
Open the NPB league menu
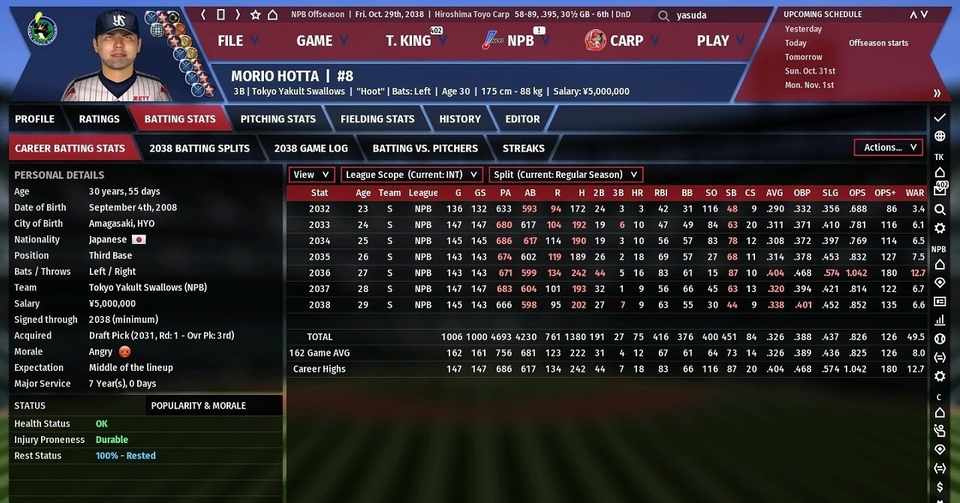tap(518, 41)
